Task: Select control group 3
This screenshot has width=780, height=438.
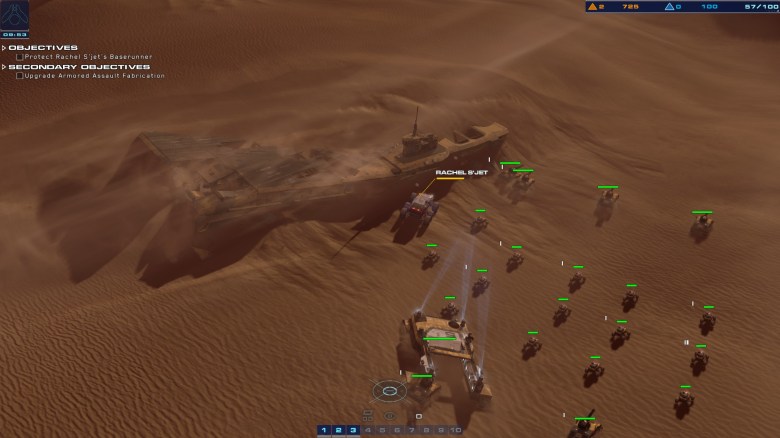Action: [x=353, y=431]
